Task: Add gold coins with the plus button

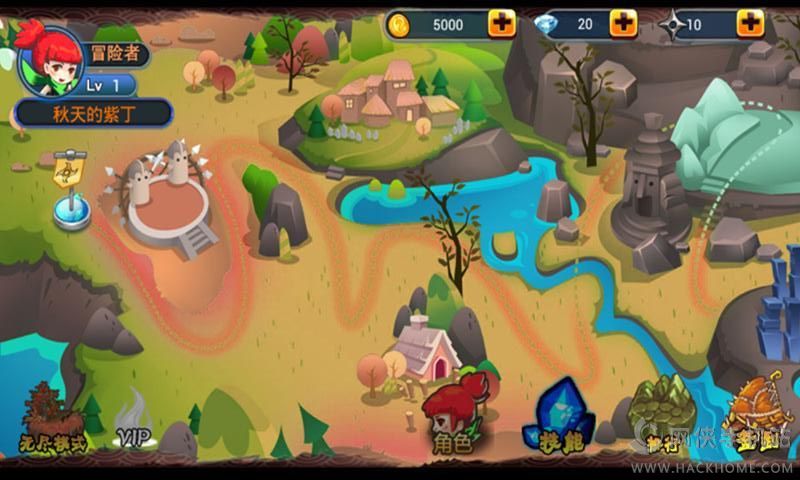Action: 502,23
